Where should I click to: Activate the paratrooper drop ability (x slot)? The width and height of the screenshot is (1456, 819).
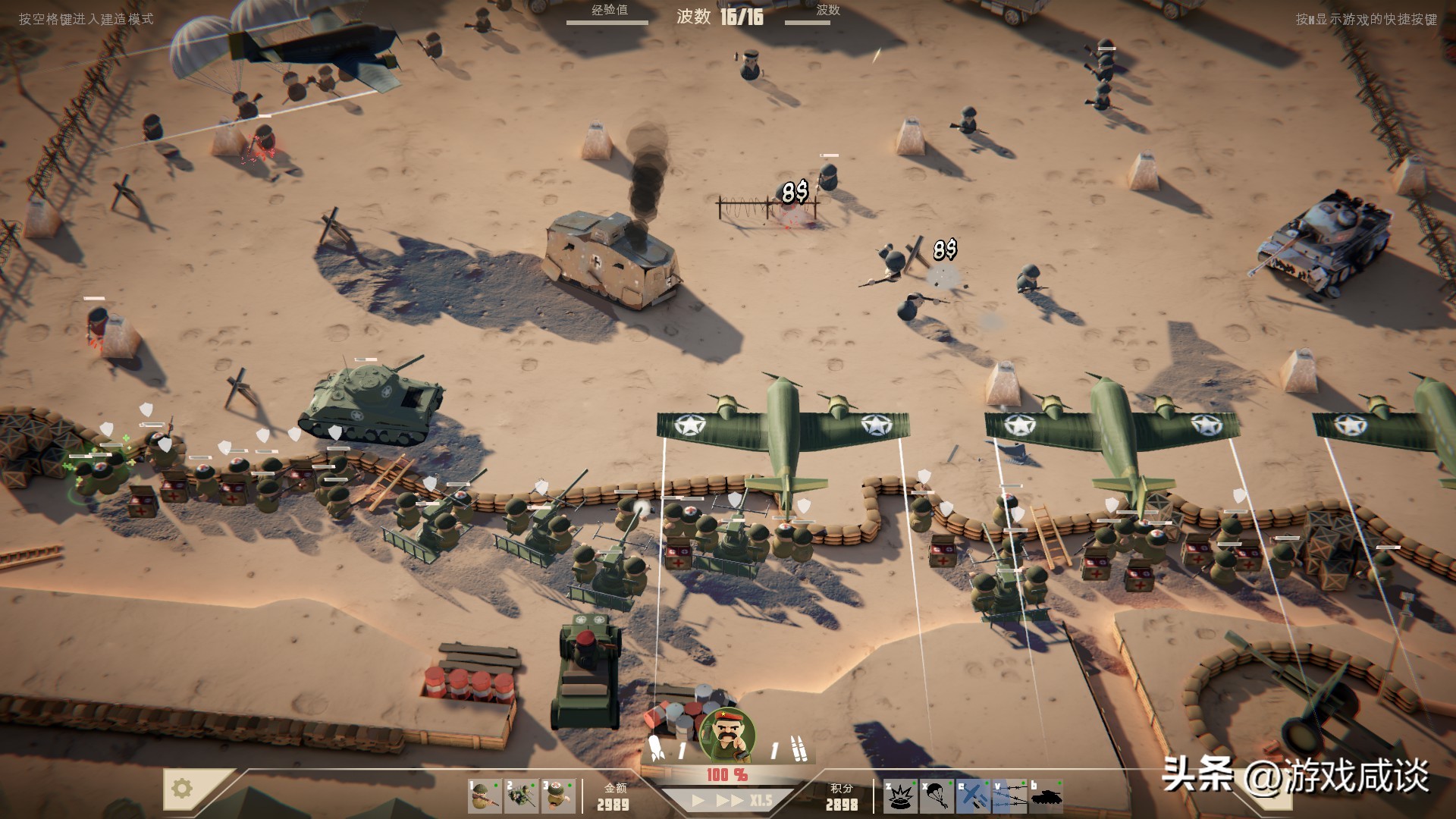tap(939, 796)
